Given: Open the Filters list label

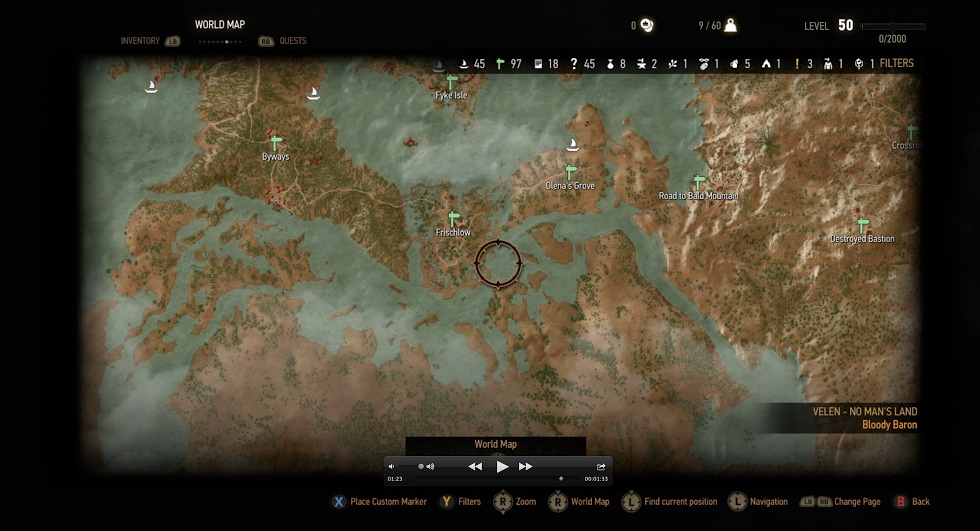Looking at the screenshot, I should coord(896,63).
